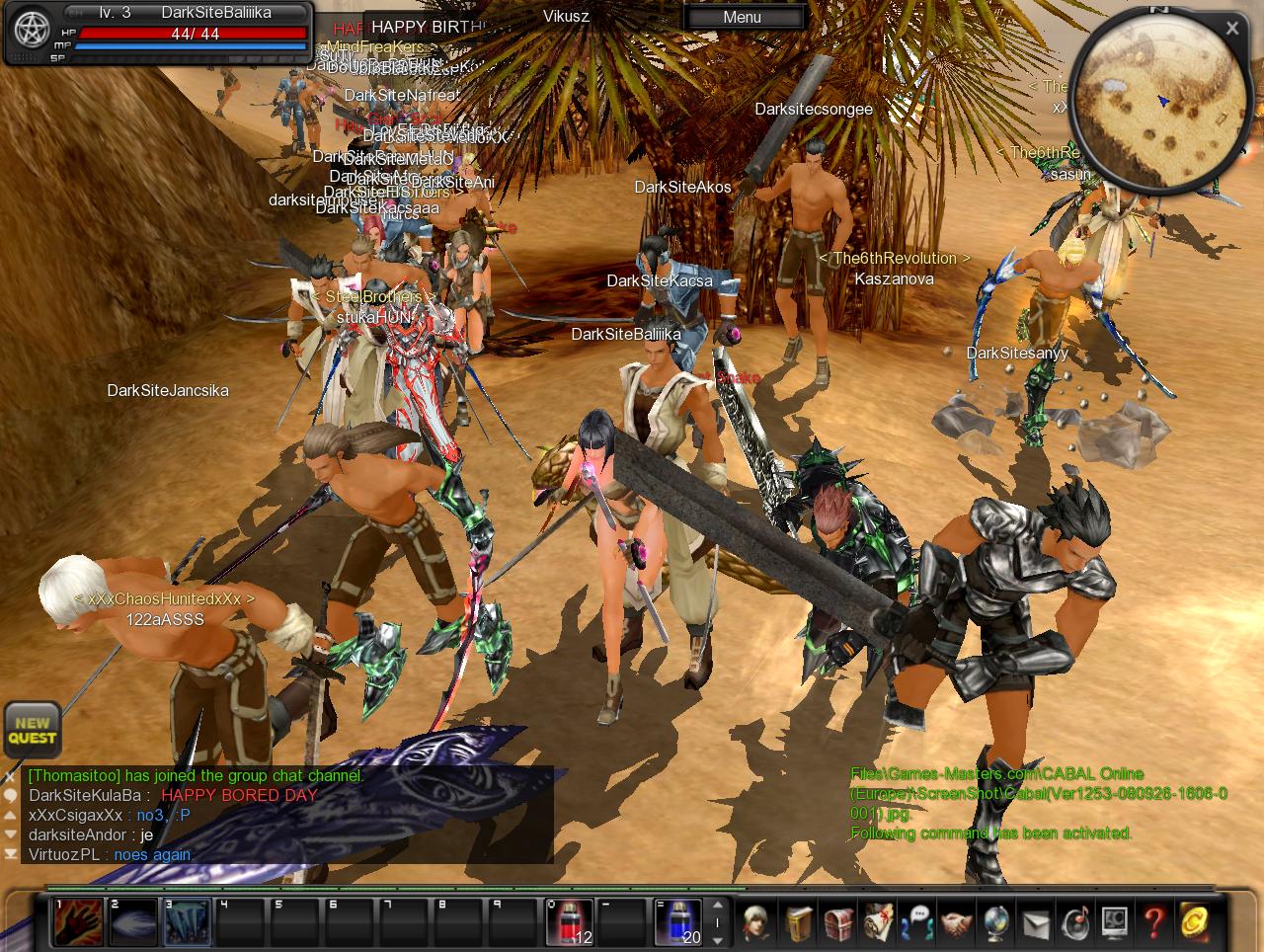Open the mail envelope icon

coord(1035,922)
